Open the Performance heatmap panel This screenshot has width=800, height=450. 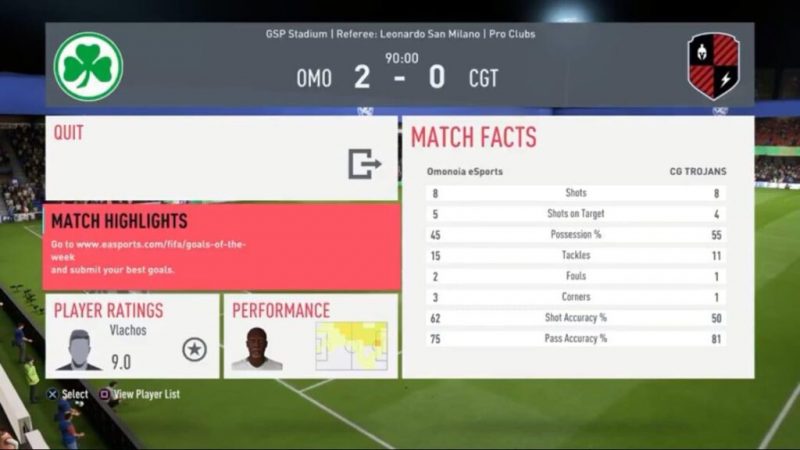(x=310, y=335)
